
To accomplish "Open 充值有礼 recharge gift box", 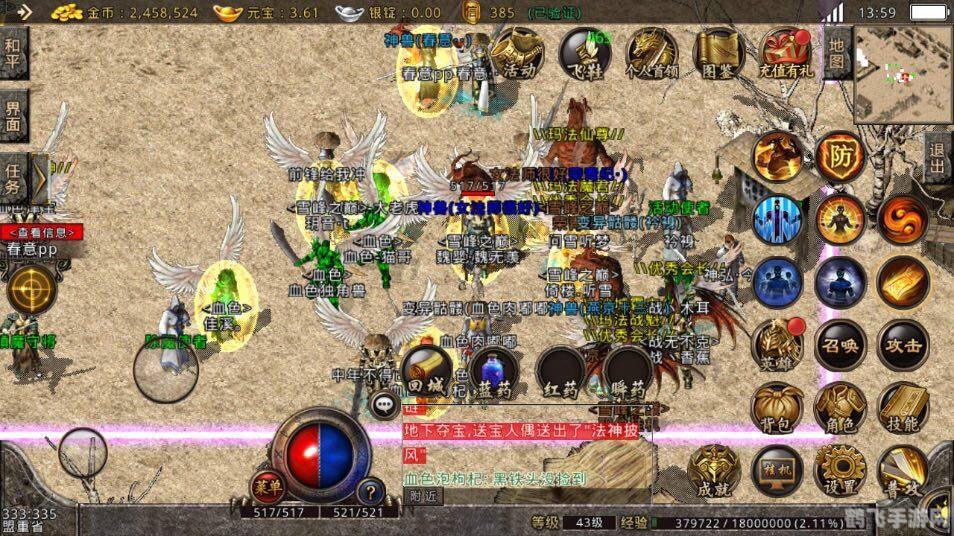I will 787,51.
